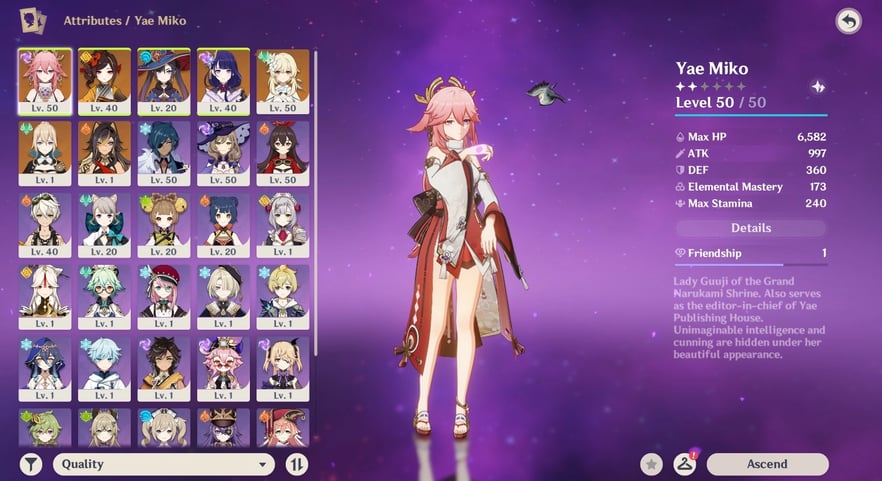Viewport: 882px width, 481px height.
Task: Open the character filter funnel
Action: (x=31, y=464)
